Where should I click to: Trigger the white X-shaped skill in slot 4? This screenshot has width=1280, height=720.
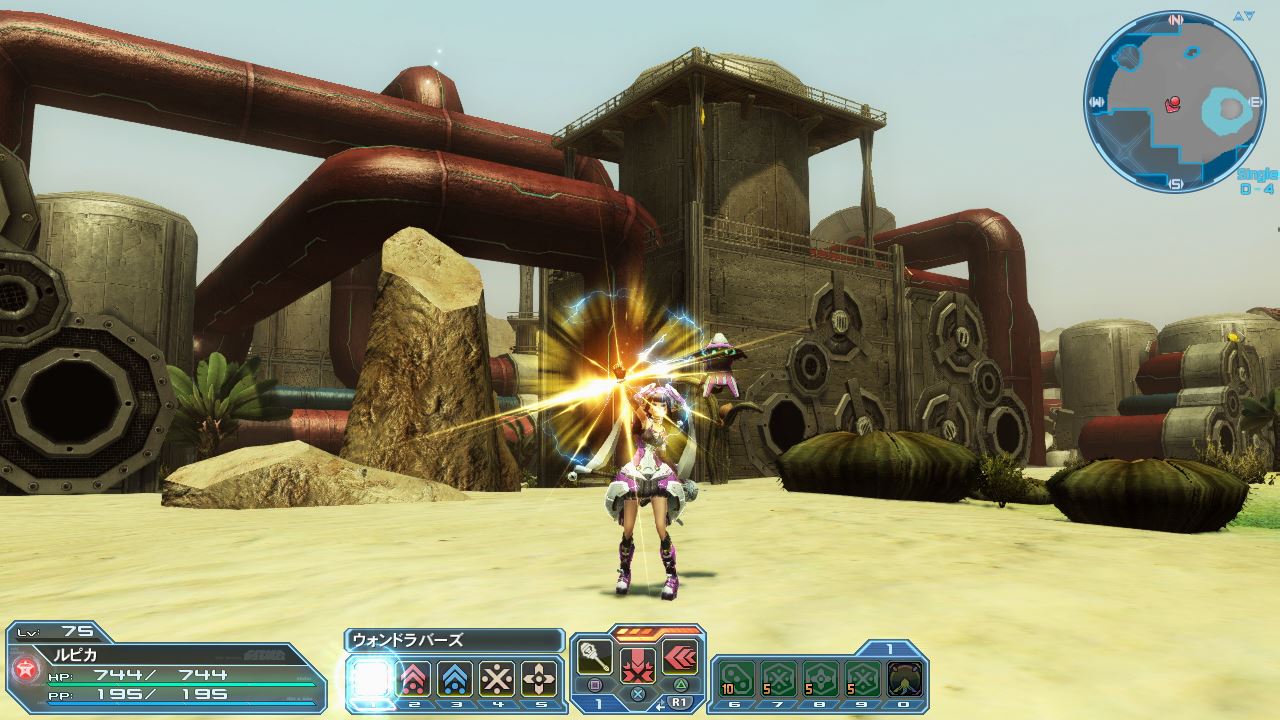pyautogui.click(x=497, y=680)
